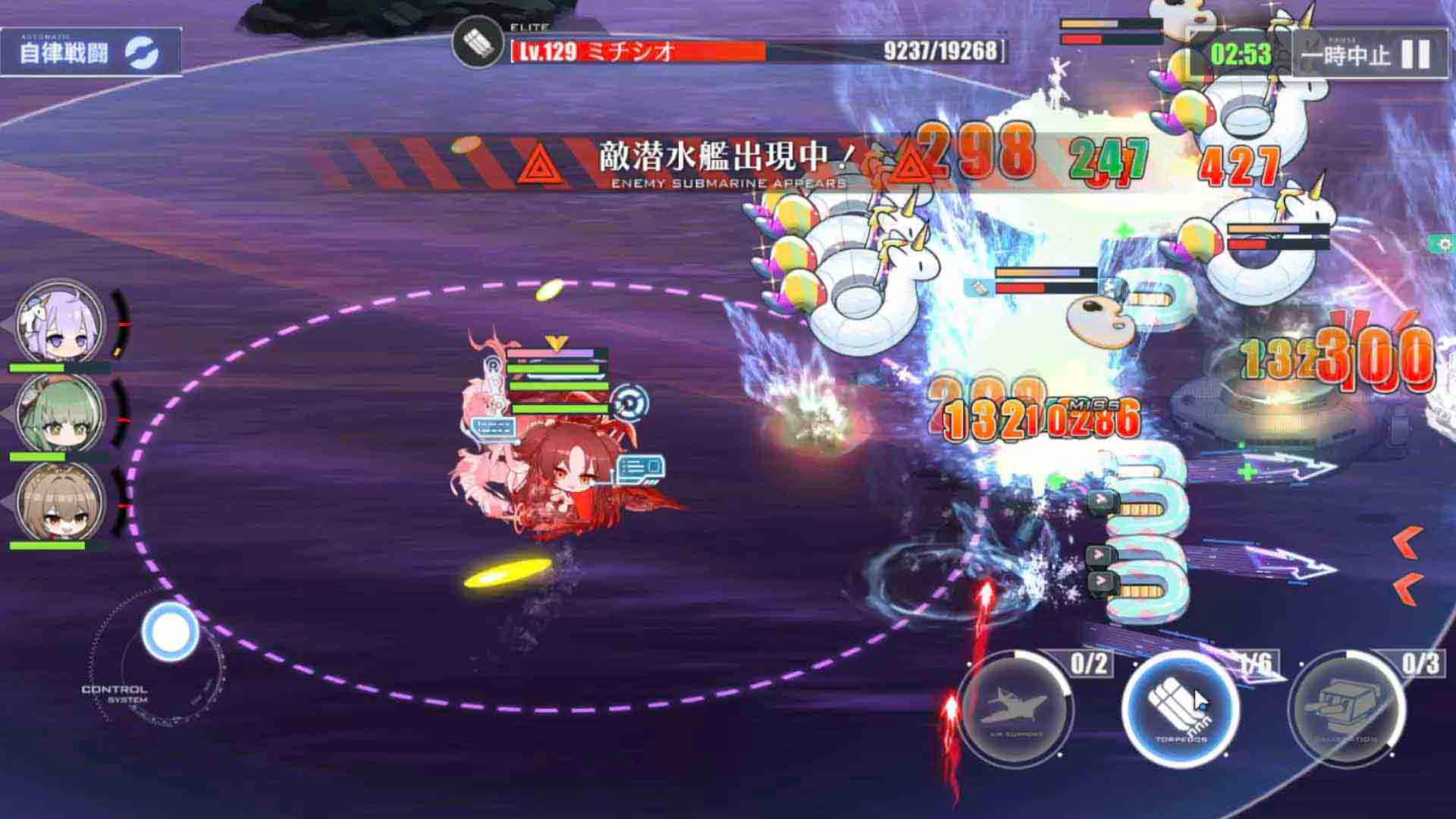The image size is (1456, 819).
Task: Tap the enemy submarine warning triangle icon
Action: (x=540, y=162)
